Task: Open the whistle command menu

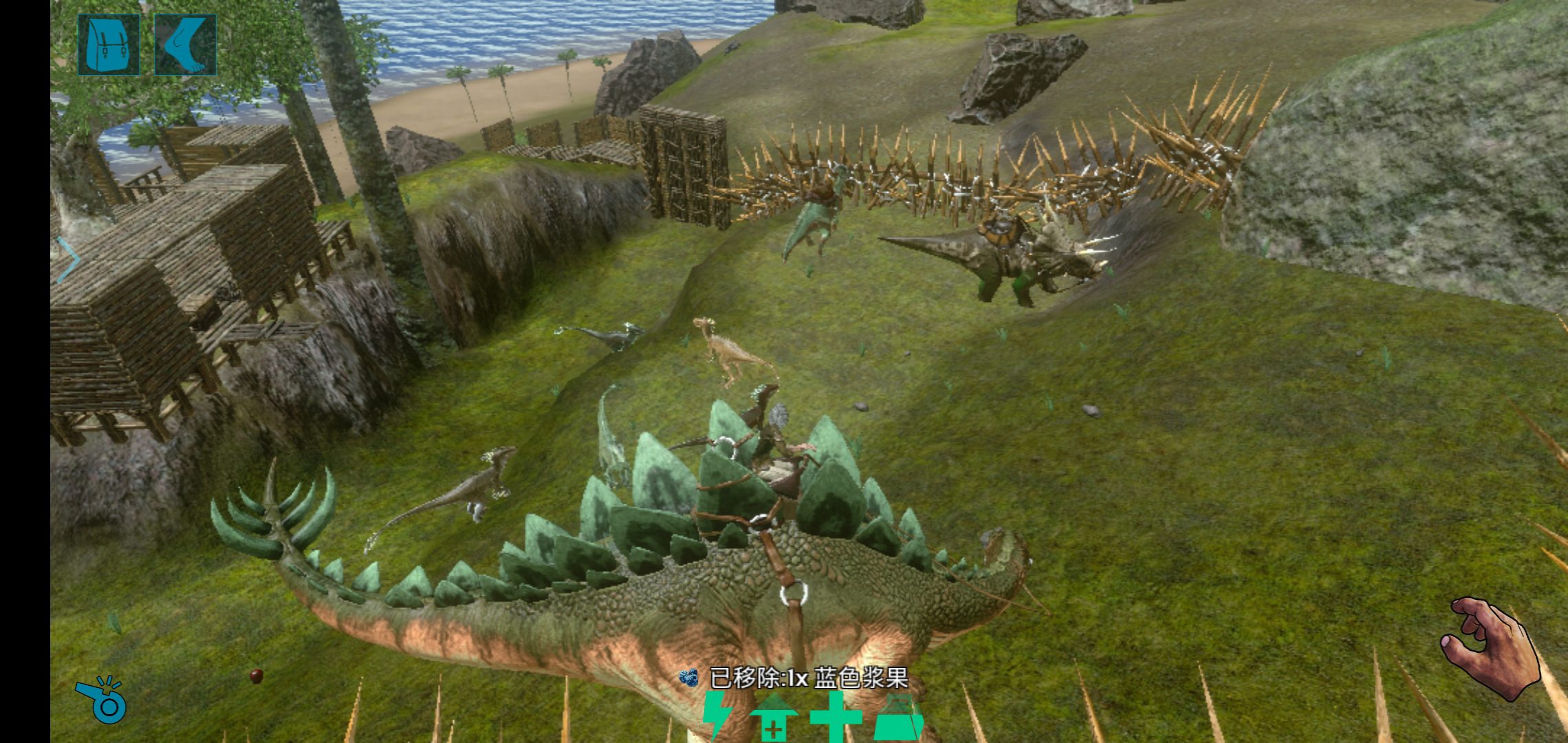Action: (x=102, y=699)
